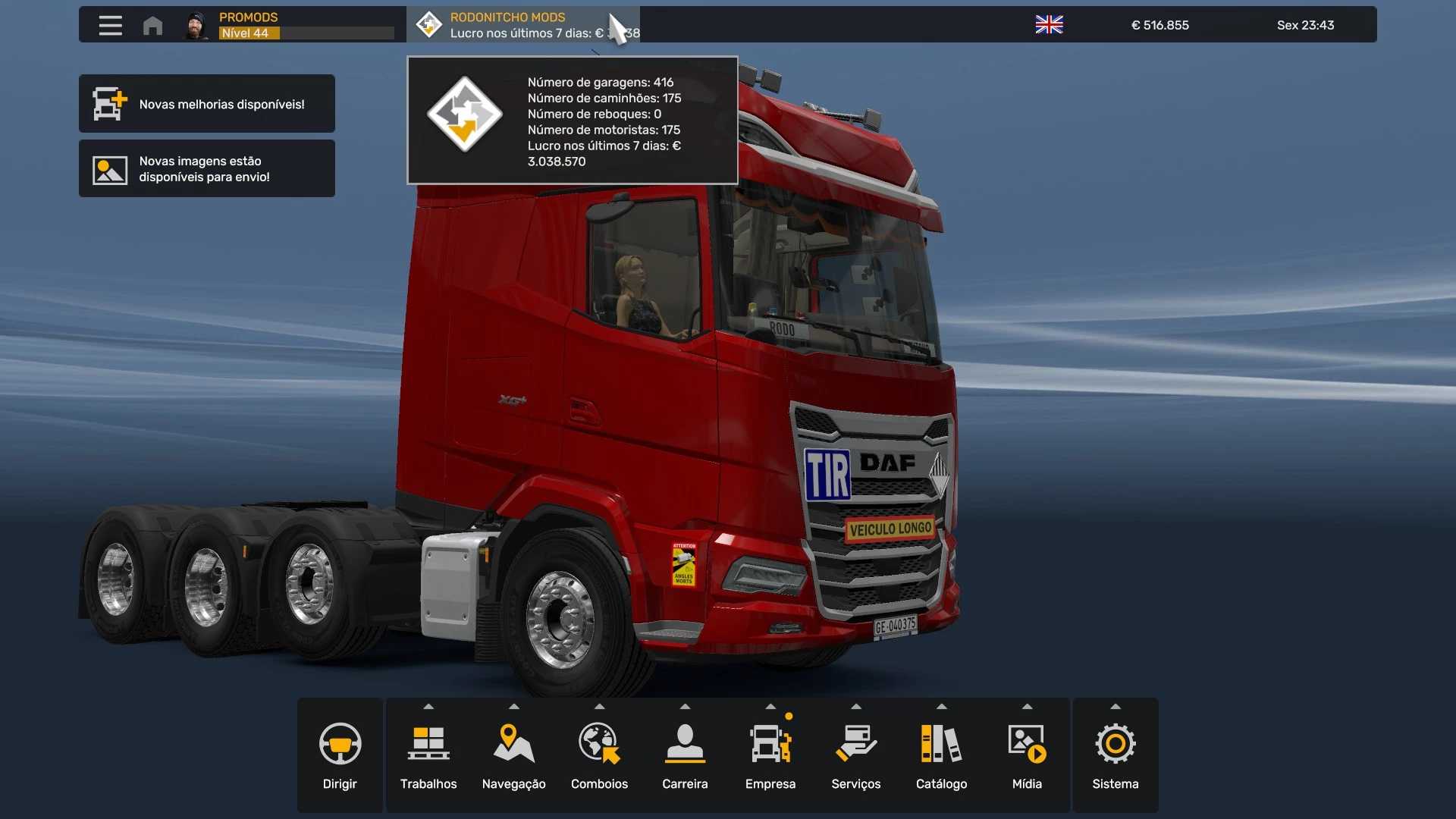Viewport: 1456px width, 819px height.
Task: Open the hamburger menu icon
Action: click(x=110, y=25)
